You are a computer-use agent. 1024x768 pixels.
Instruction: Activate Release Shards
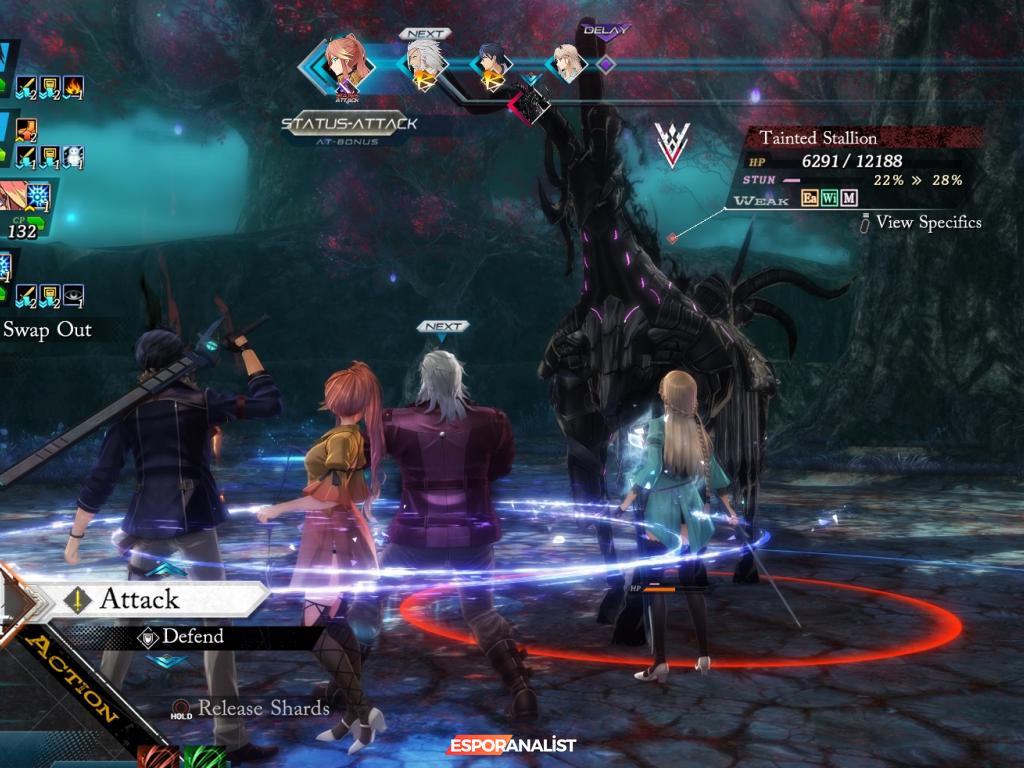(x=263, y=708)
